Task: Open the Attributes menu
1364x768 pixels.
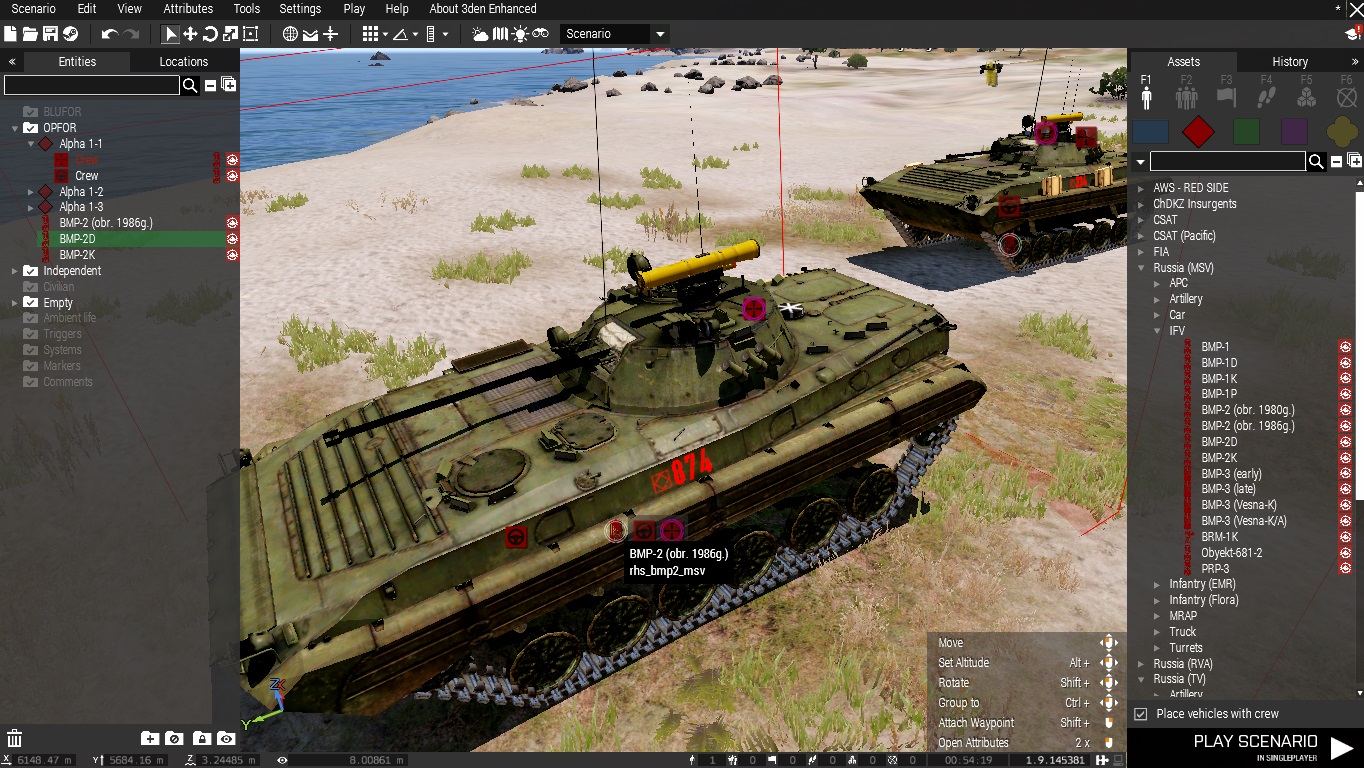Action: click(x=188, y=9)
